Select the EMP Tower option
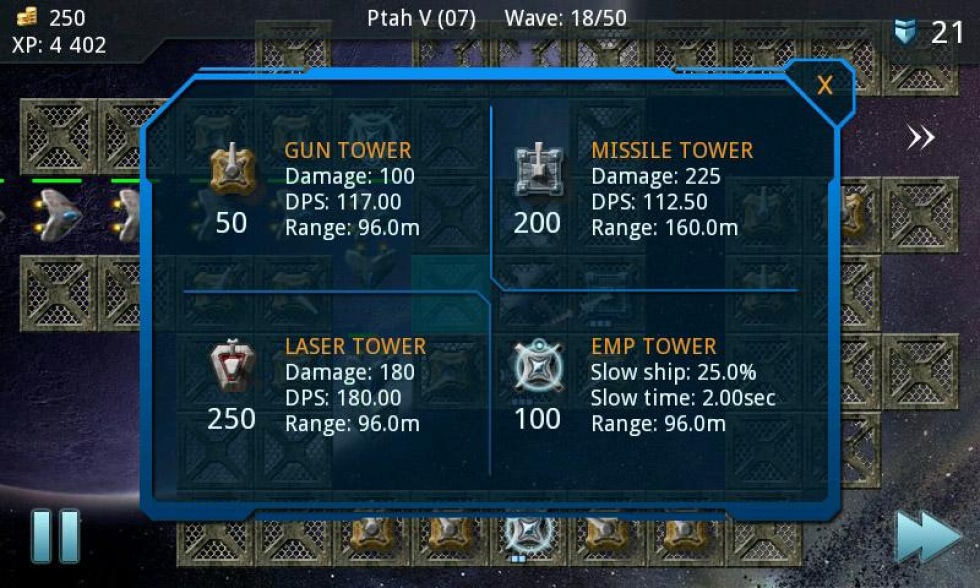The height and width of the screenshot is (588, 980). click(538, 366)
